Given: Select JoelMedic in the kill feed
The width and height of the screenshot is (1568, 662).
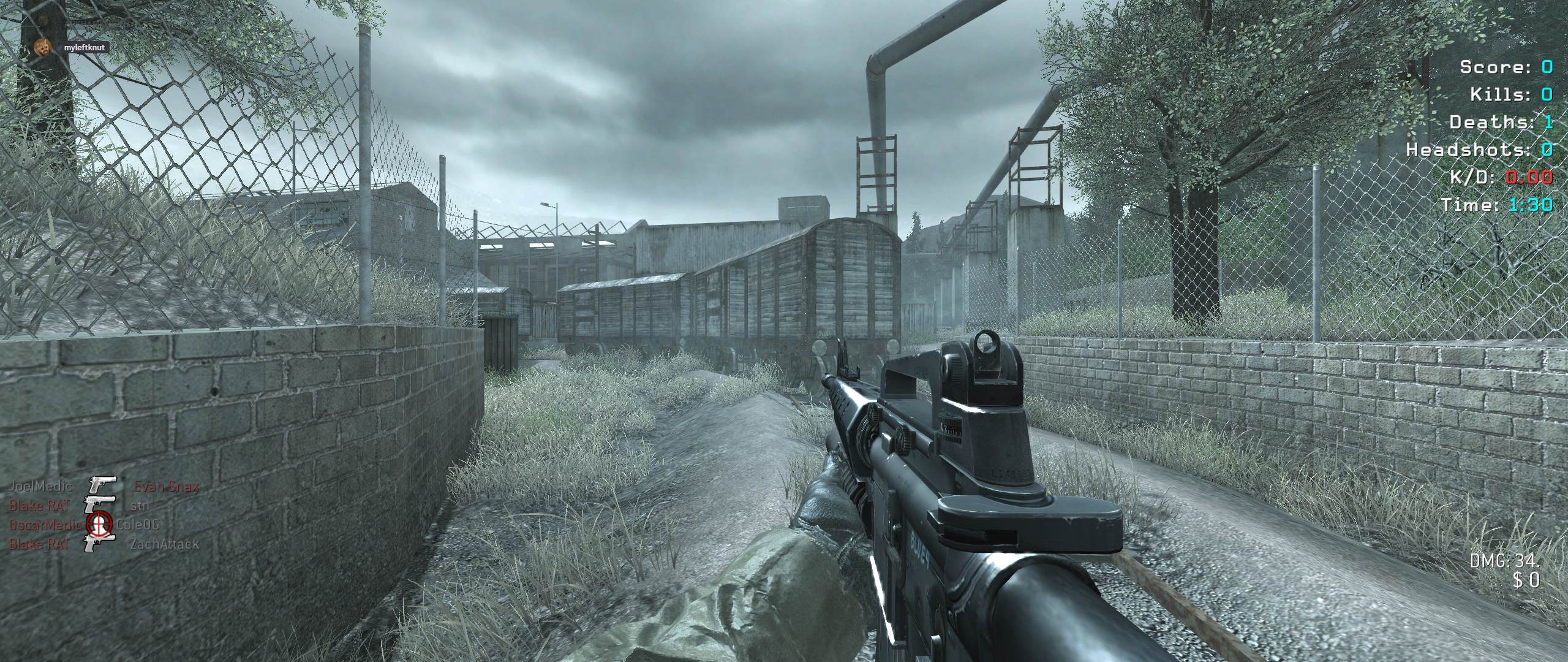Looking at the screenshot, I should pos(40,487).
